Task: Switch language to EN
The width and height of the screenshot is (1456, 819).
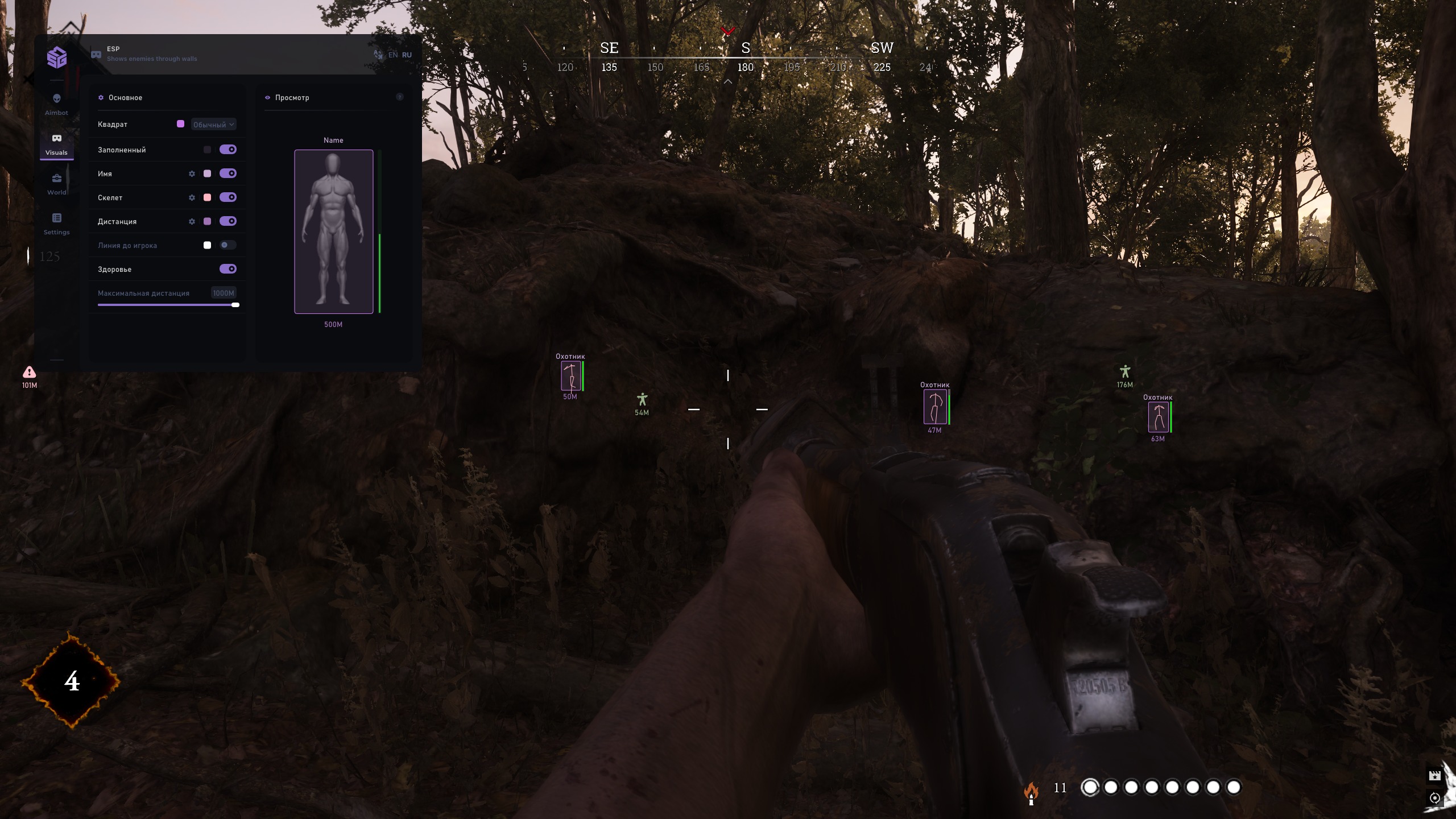Action: point(393,54)
